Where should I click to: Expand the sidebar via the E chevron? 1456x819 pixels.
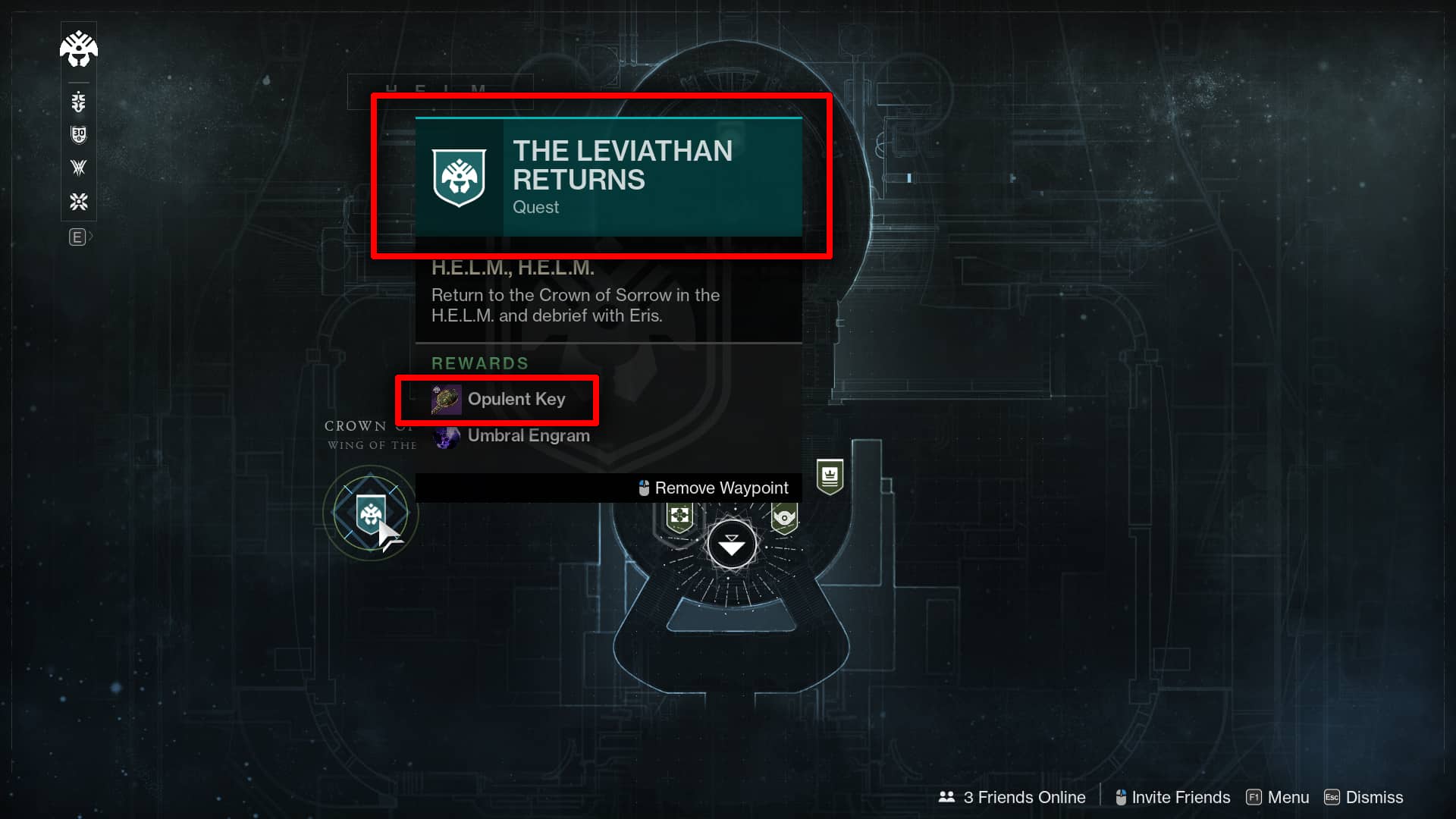(79, 237)
